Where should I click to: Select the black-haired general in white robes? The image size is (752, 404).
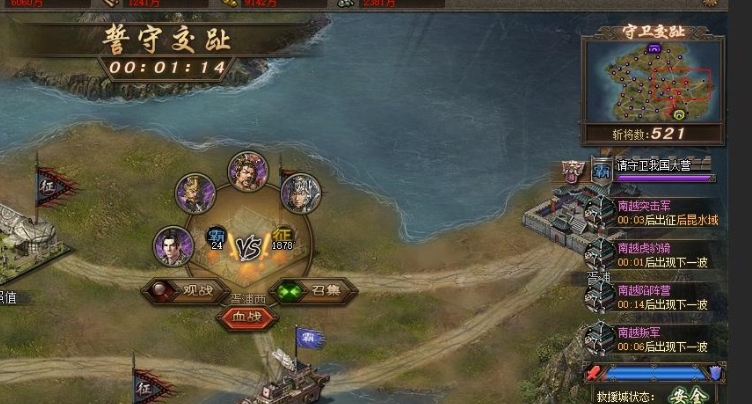coord(173,246)
